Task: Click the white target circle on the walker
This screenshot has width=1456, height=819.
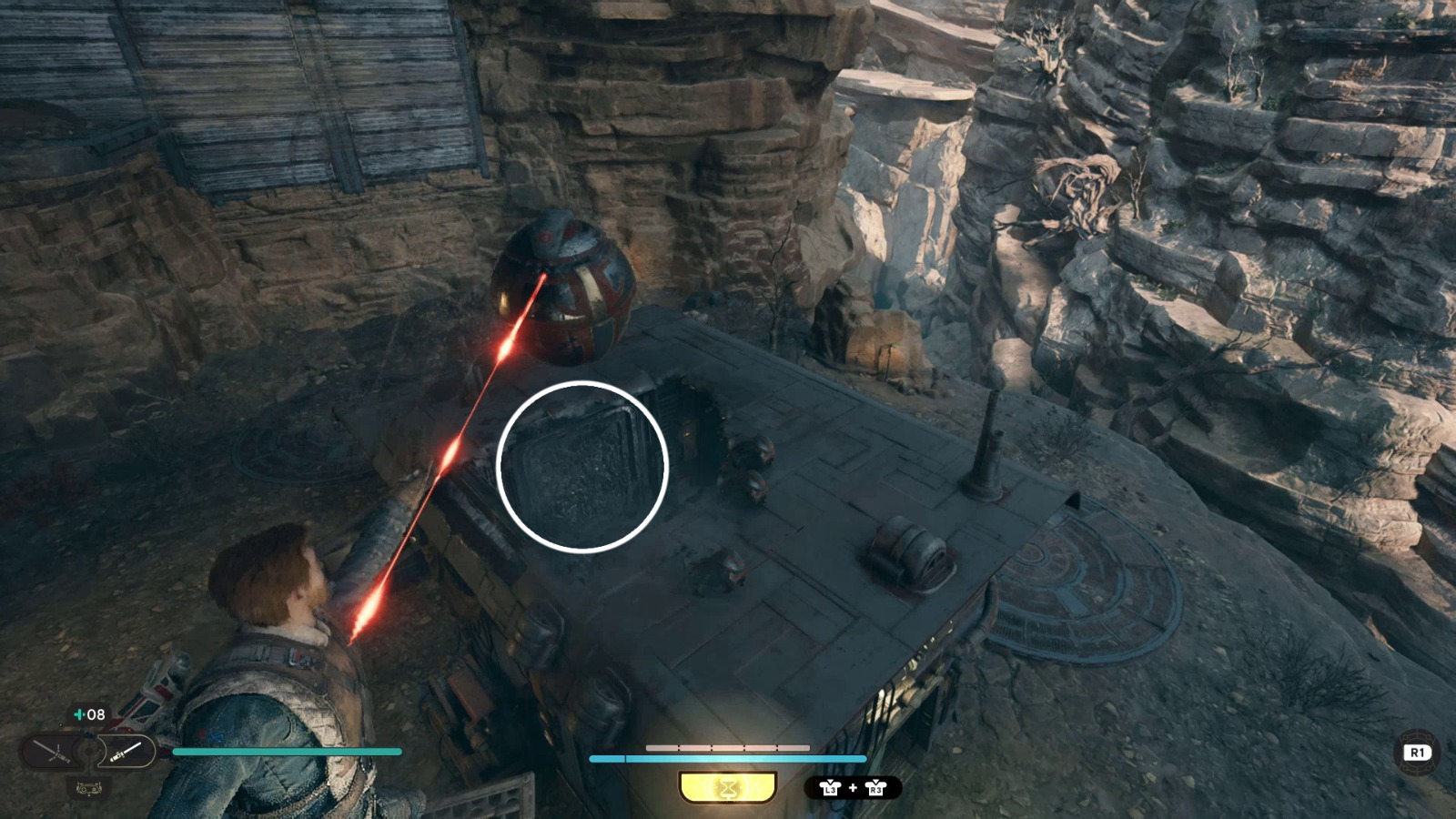Action: tap(582, 466)
